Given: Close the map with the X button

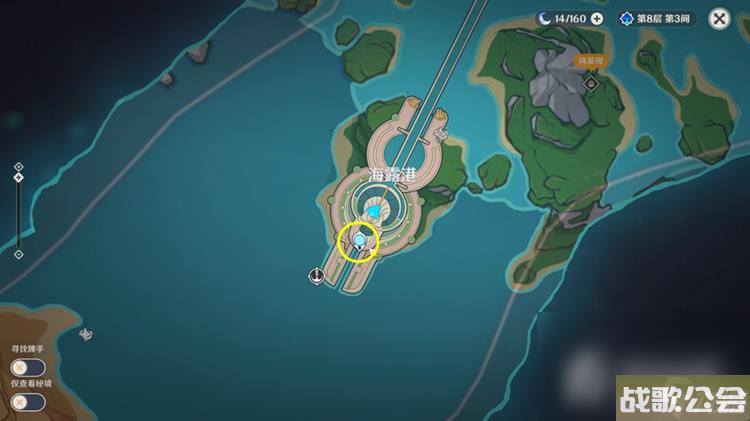Looking at the screenshot, I should [x=719, y=18].
